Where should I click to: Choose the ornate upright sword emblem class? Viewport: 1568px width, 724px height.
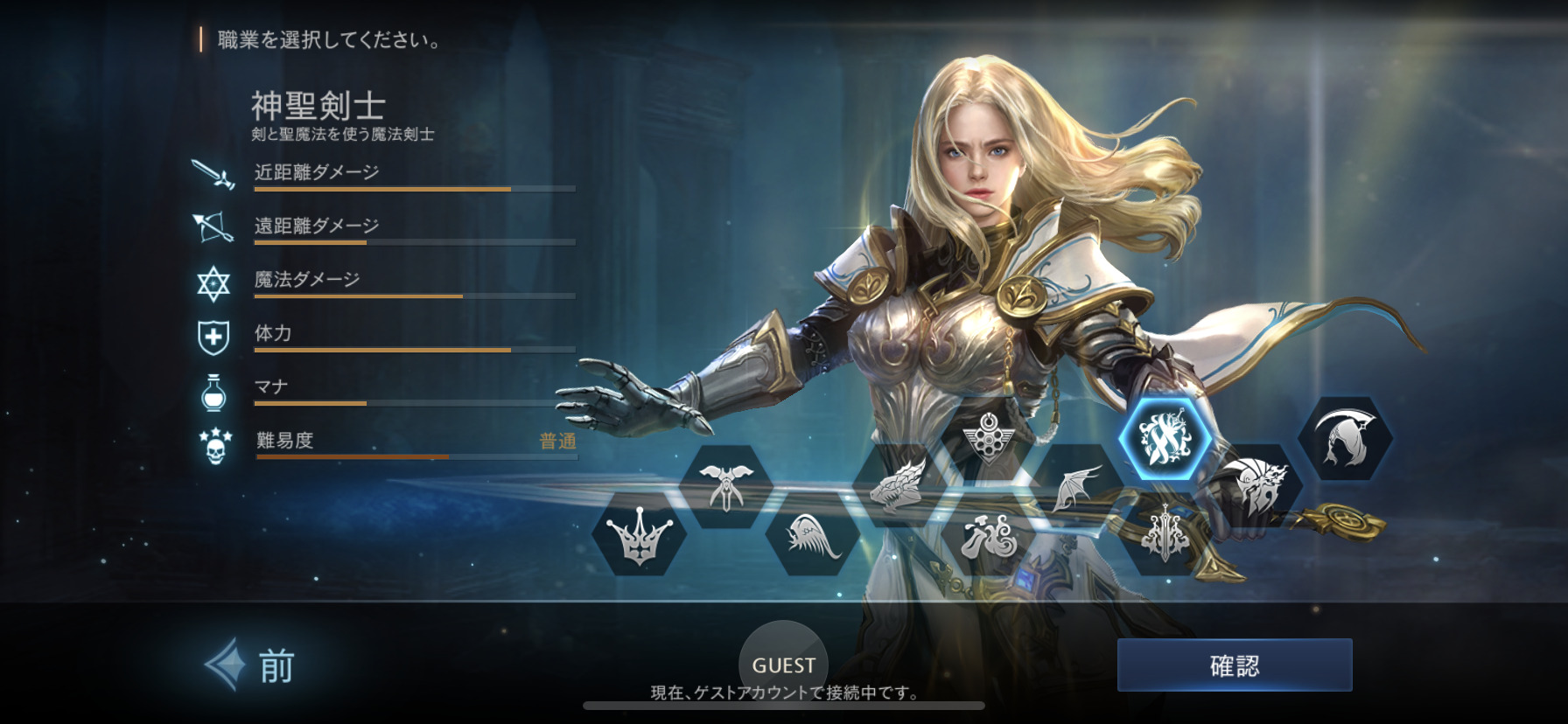pyautogui.click(x=1165, y=535)
